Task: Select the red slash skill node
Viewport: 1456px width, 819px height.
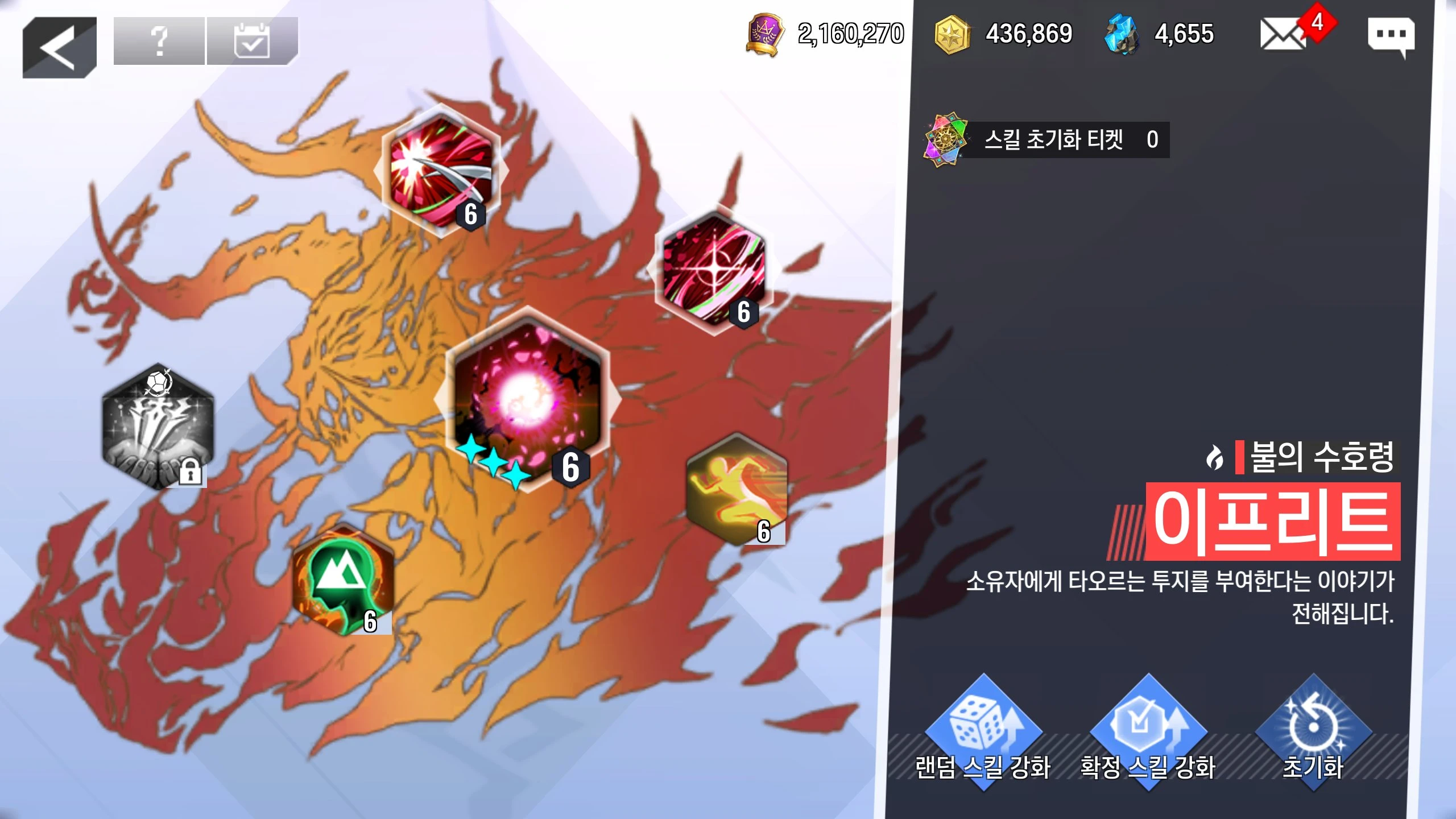Action: click(440, 171)
